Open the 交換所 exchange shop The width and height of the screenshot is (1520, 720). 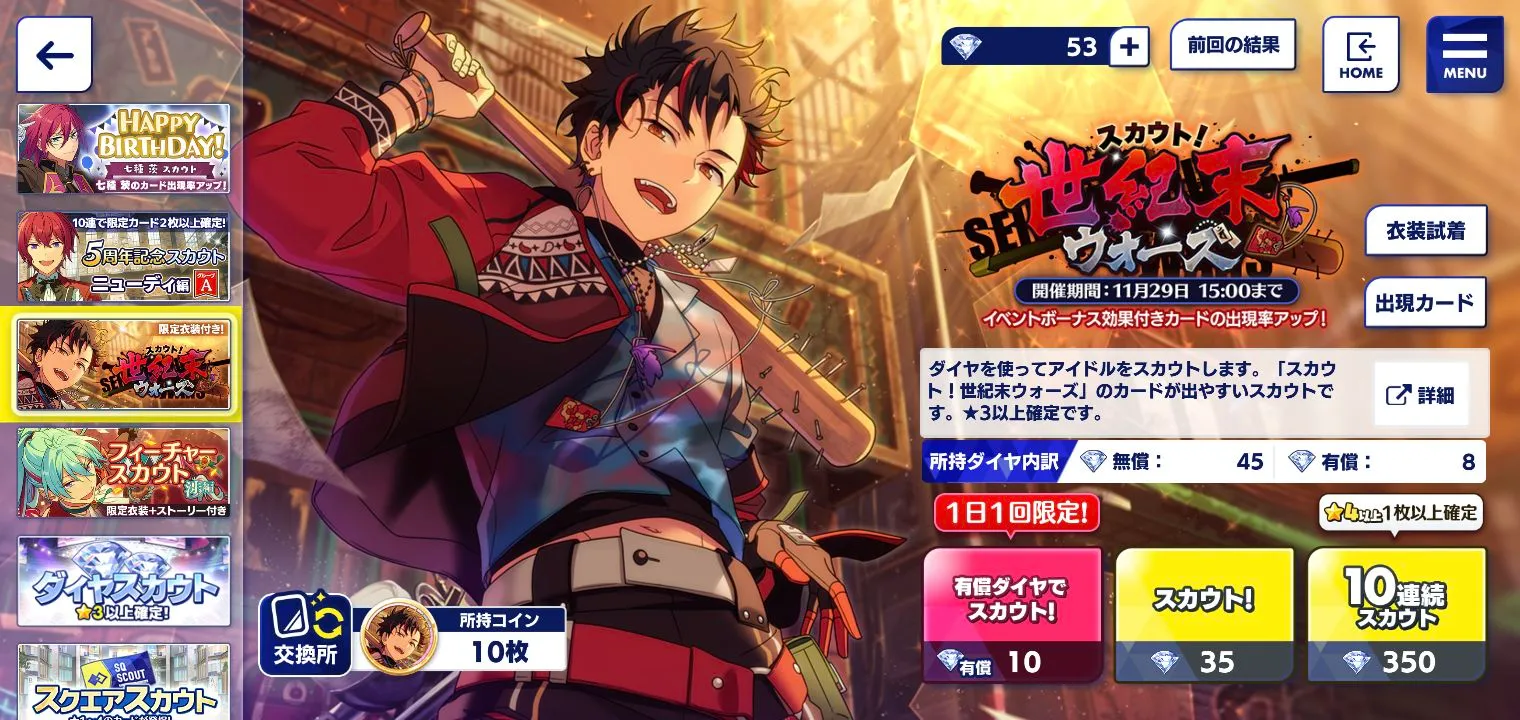[x=305, y=635]
